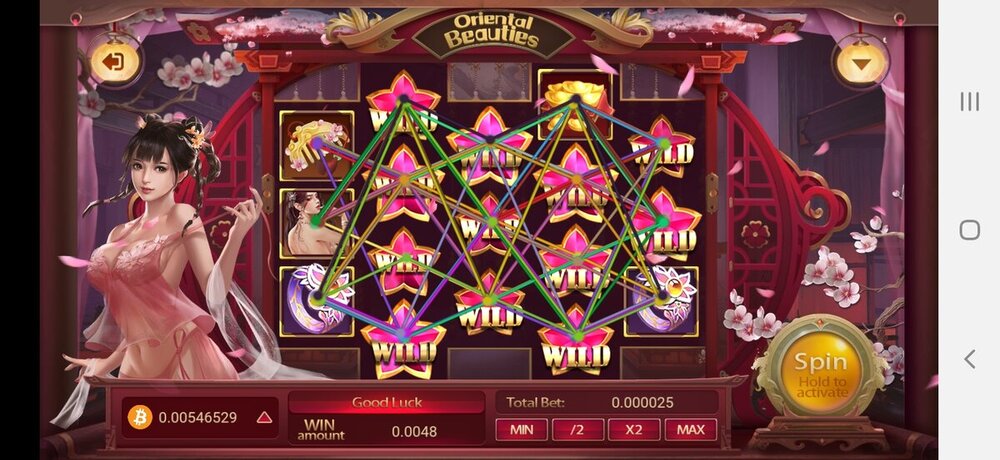
Task: Tap the Android home button
Action: click(x=969, y=230)
